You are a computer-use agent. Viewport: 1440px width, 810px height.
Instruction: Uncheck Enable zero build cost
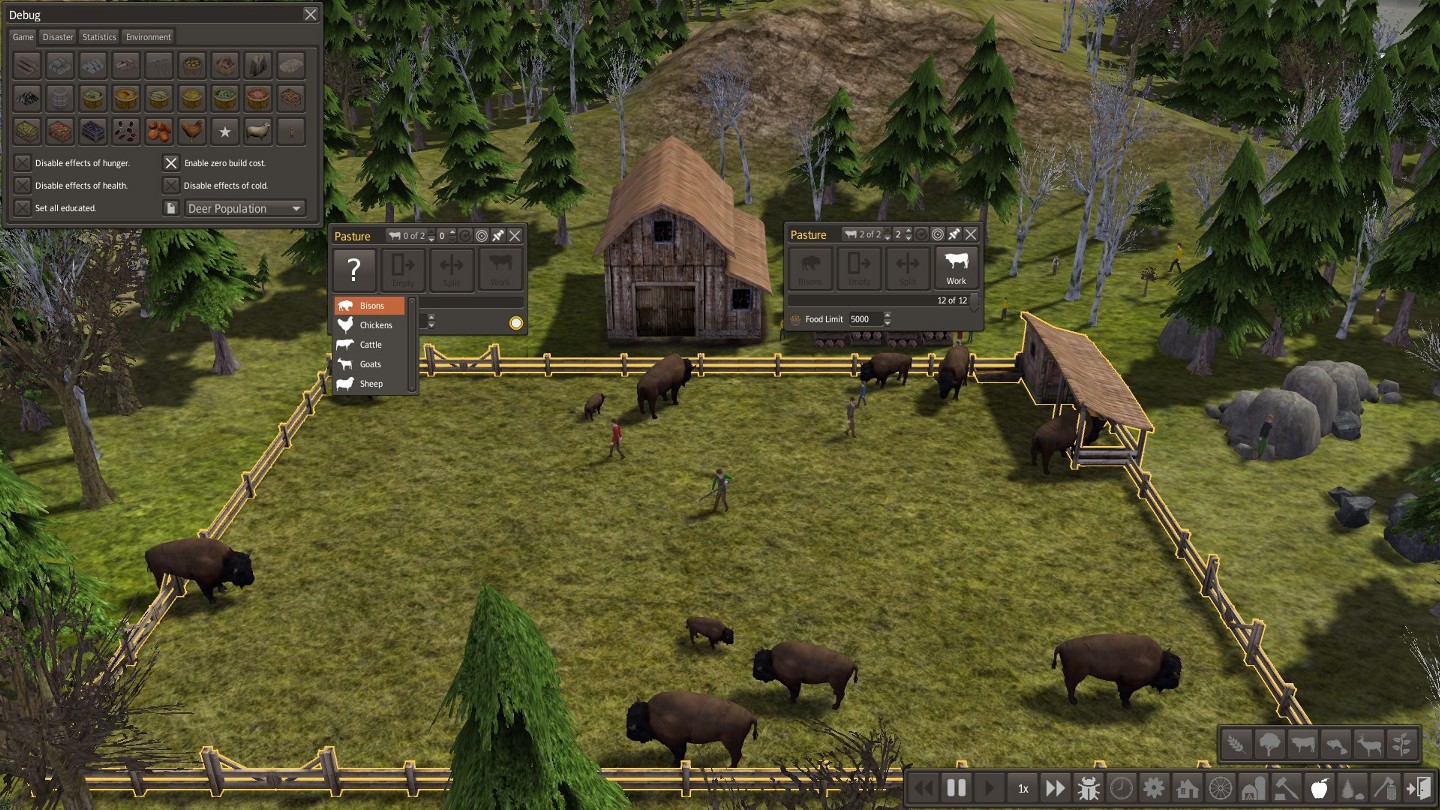tap(171, 162)
